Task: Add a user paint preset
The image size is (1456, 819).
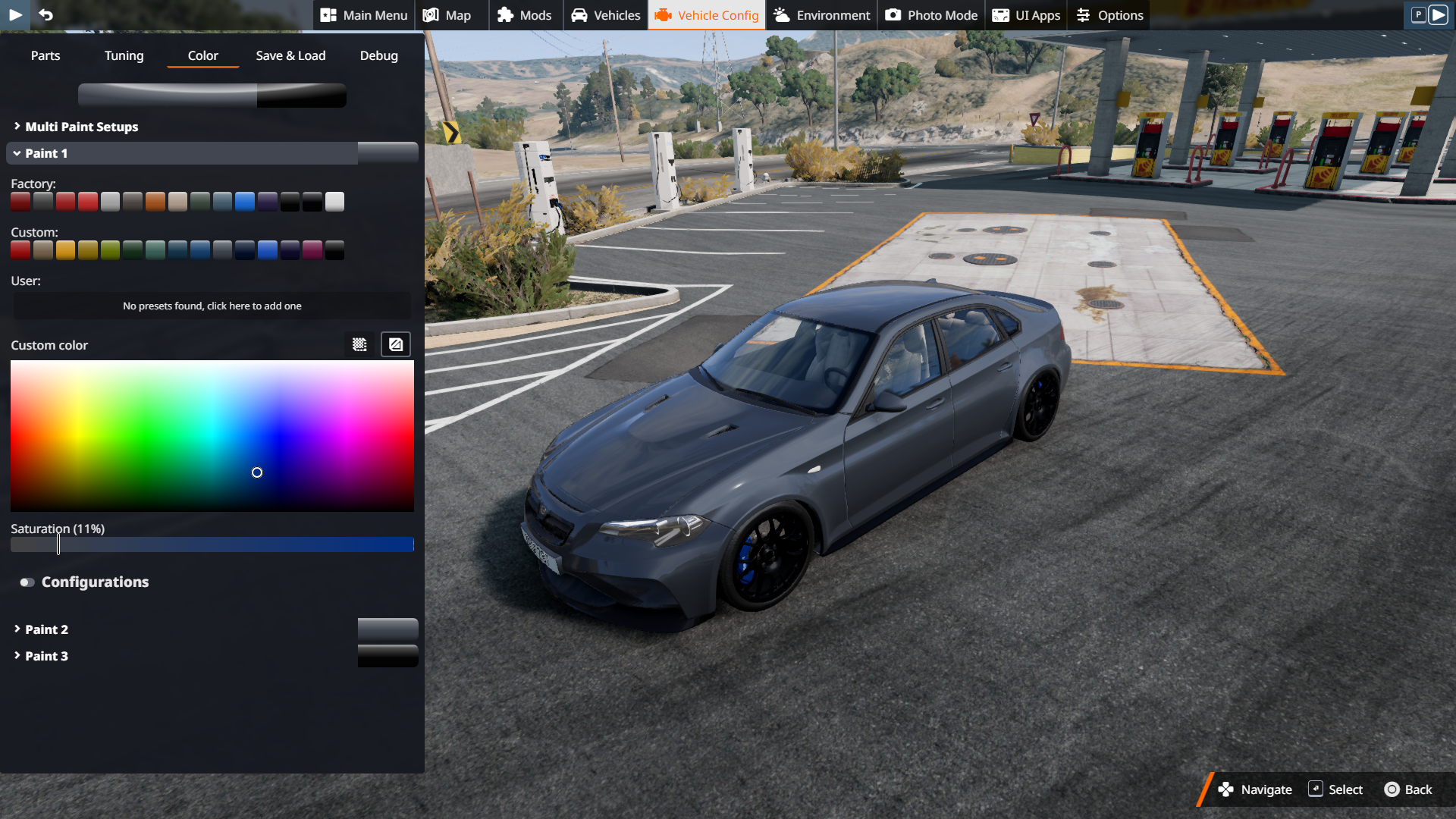Action: [x=212, y=306]
